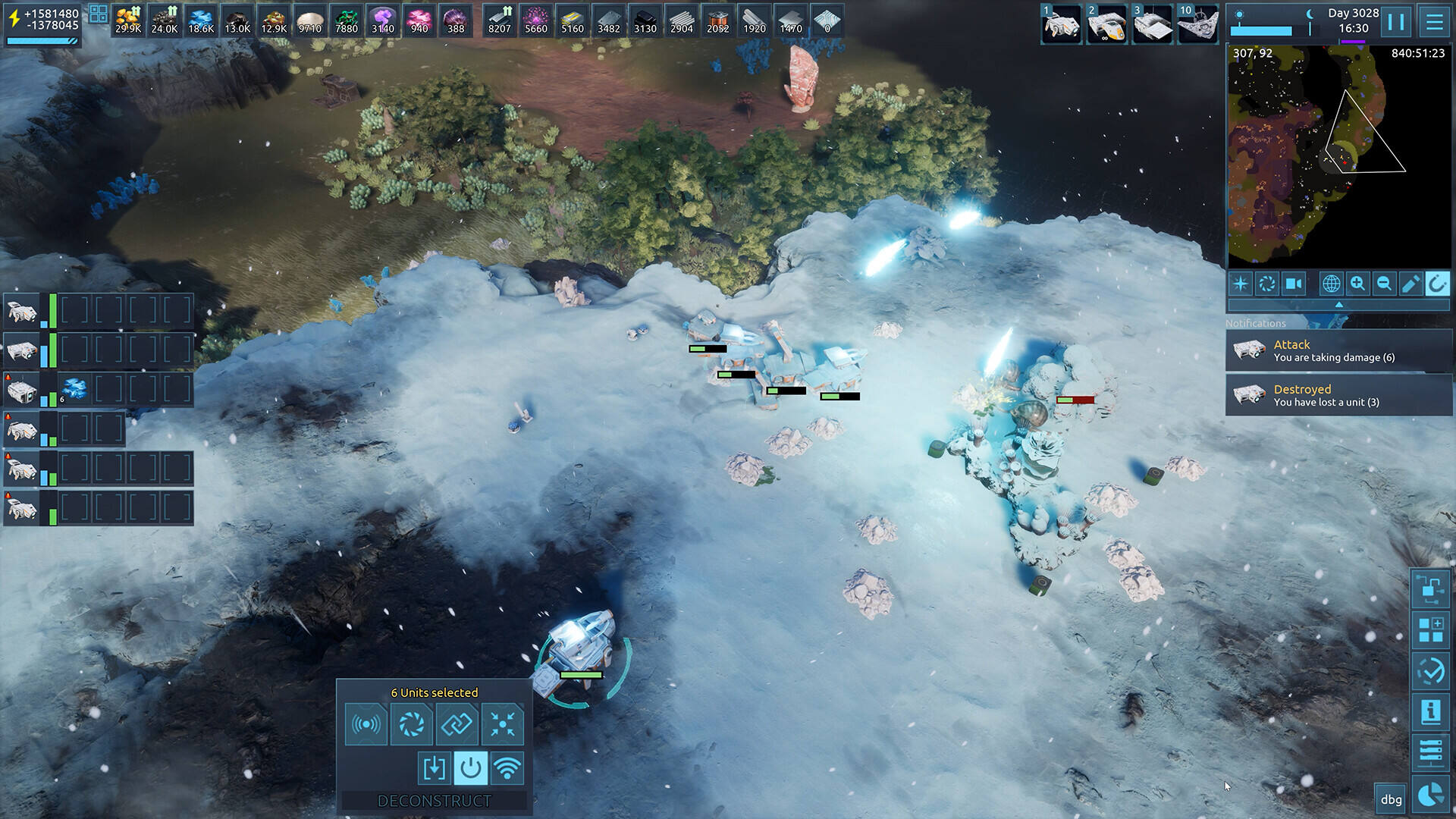The height and width of the screenshot is (819, 1456).
Task: Zoom in the minimap with magnifier plus
Action: tap(1357, 284)
